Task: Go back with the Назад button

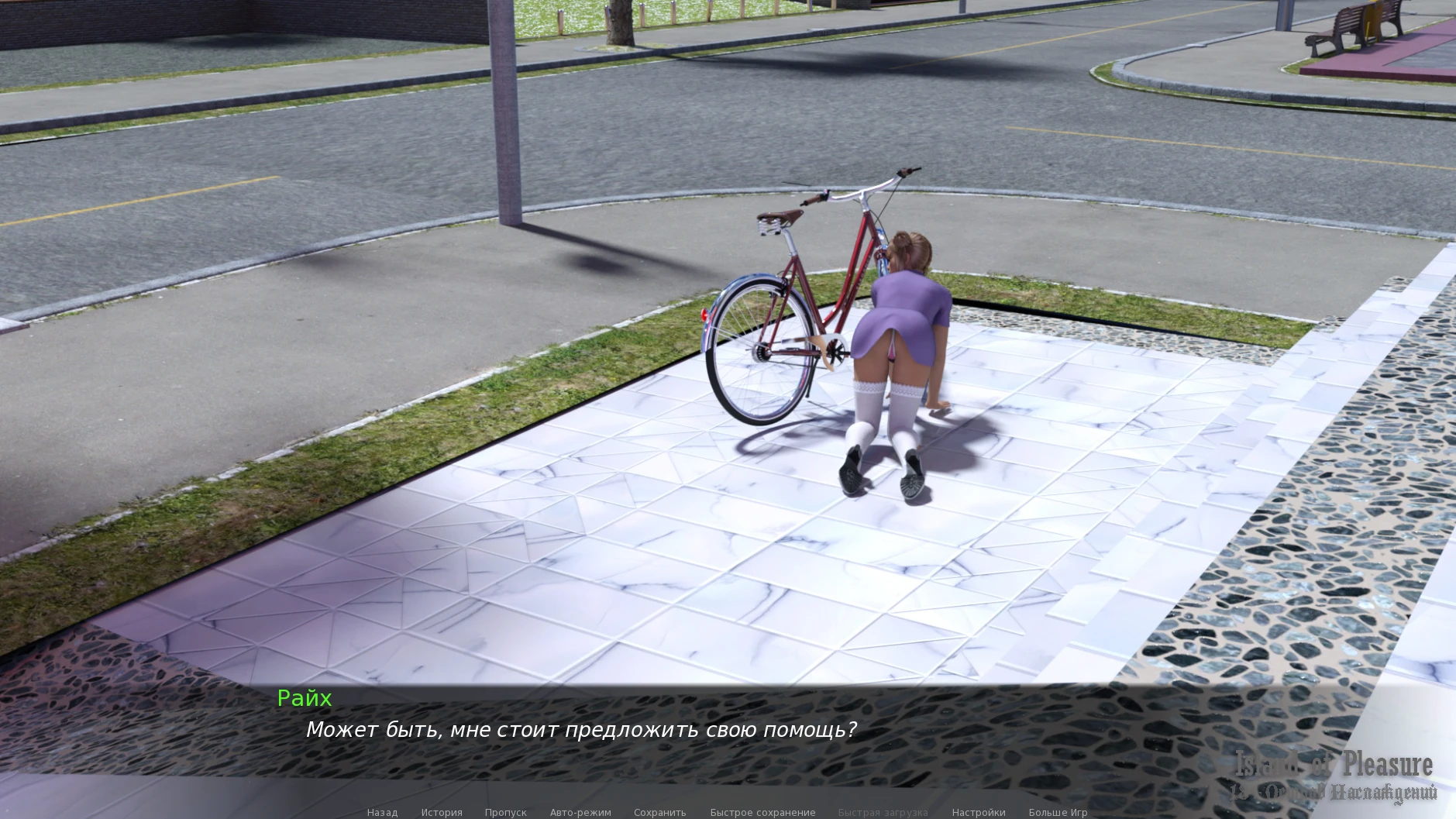Action: tap(382, 812)
